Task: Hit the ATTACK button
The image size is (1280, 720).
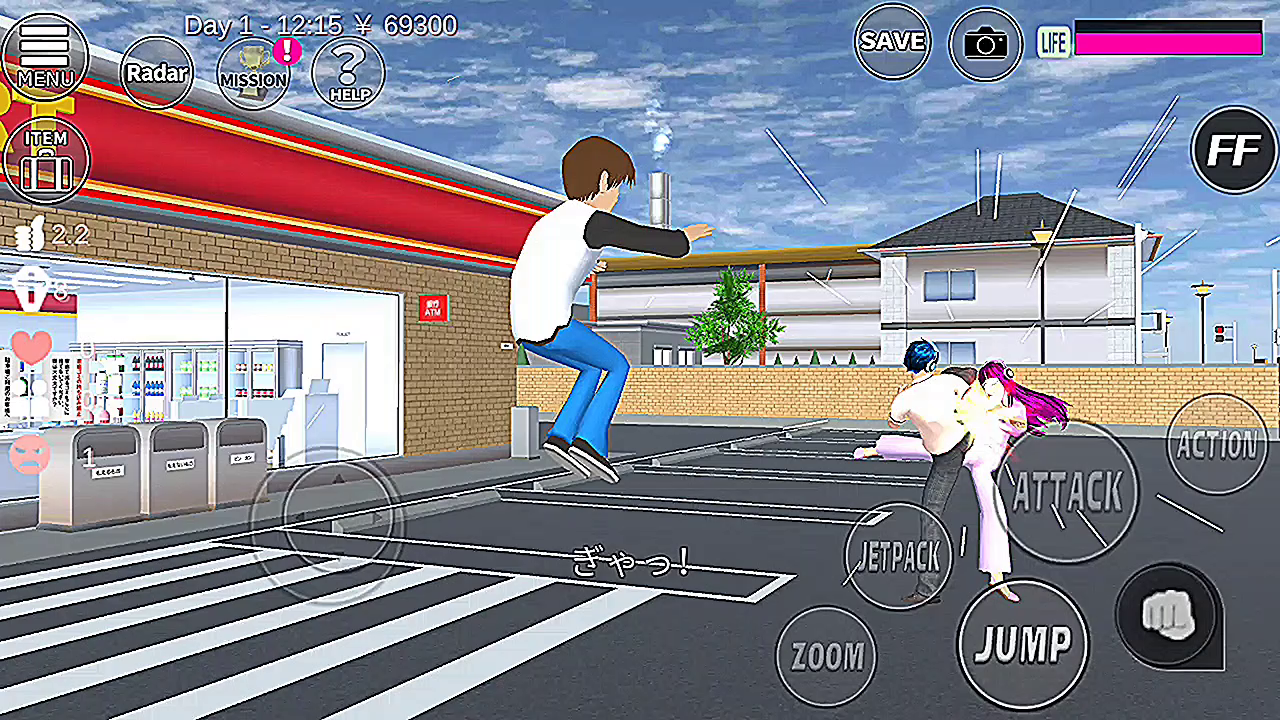Action: point(1068,492)
